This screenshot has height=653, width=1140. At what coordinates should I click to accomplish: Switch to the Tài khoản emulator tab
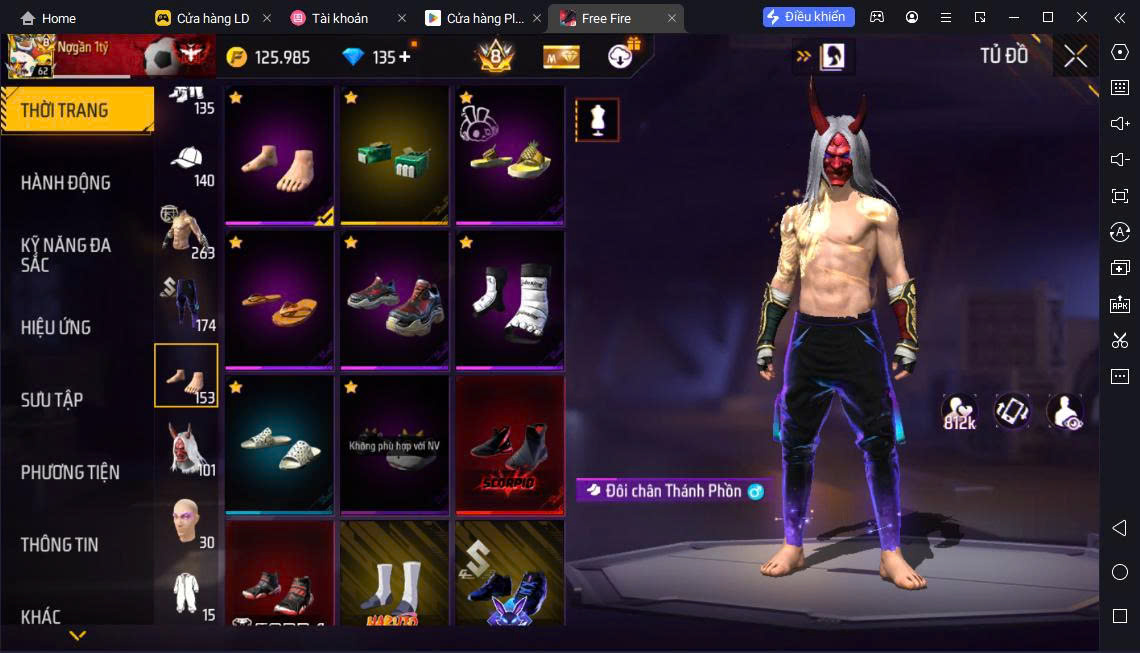tap(340, 18)
